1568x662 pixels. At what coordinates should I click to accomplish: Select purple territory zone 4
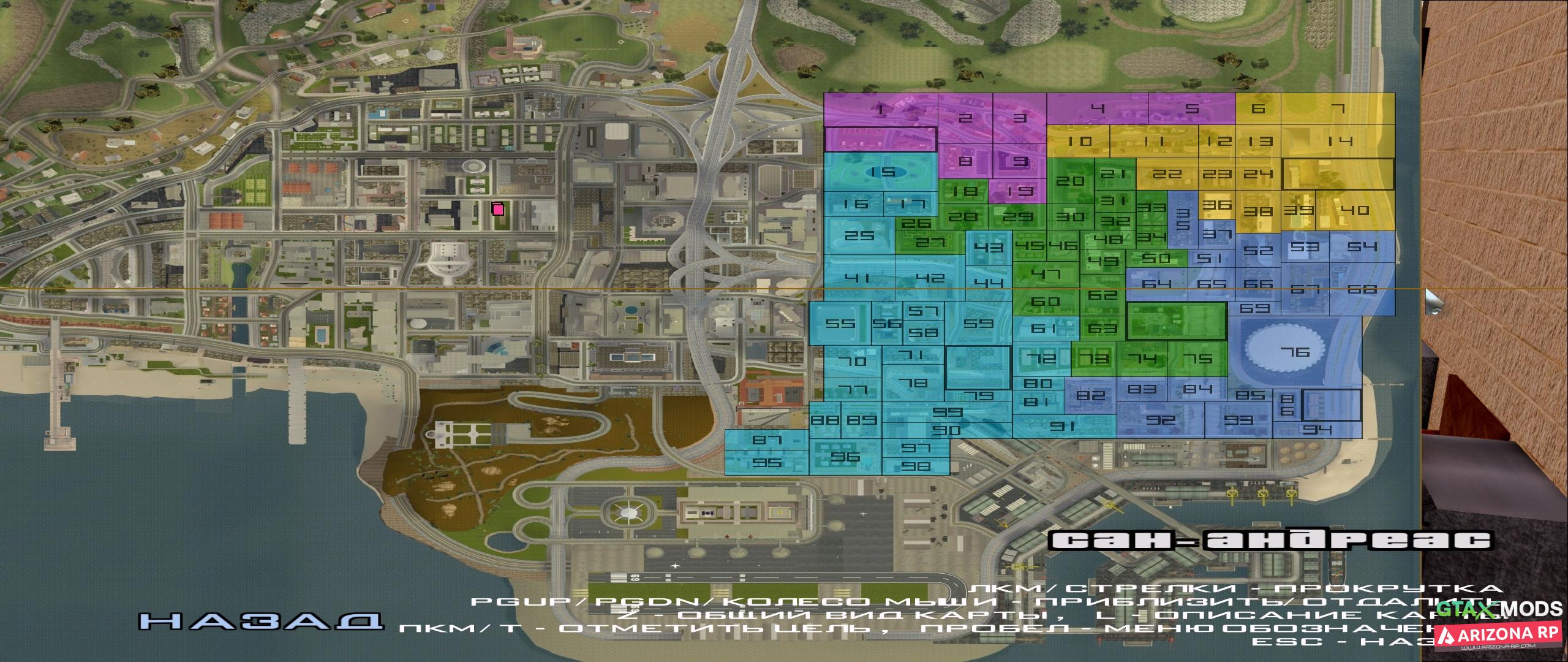coord(1098,109)
